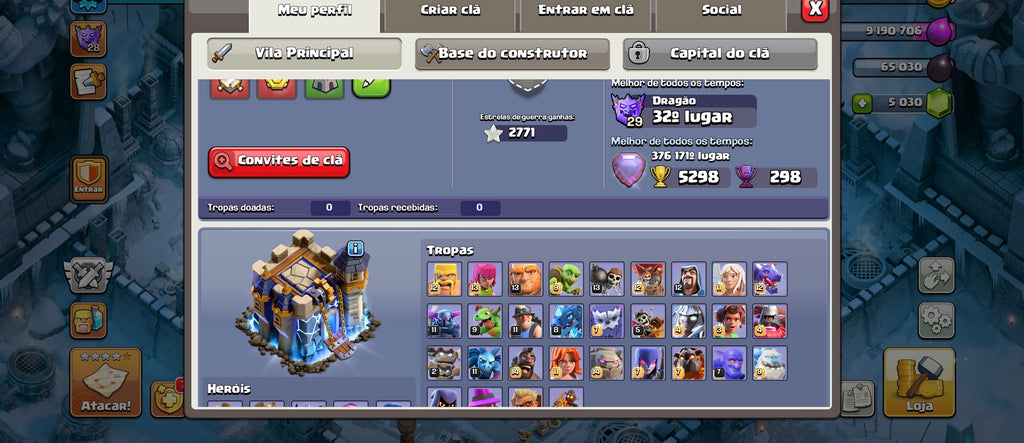Image resolution: width=1024 pixels, height=443 pixels.
Task: Select the Entrar em clã tab
Action: pyautogui.click(x=585, y=12)
